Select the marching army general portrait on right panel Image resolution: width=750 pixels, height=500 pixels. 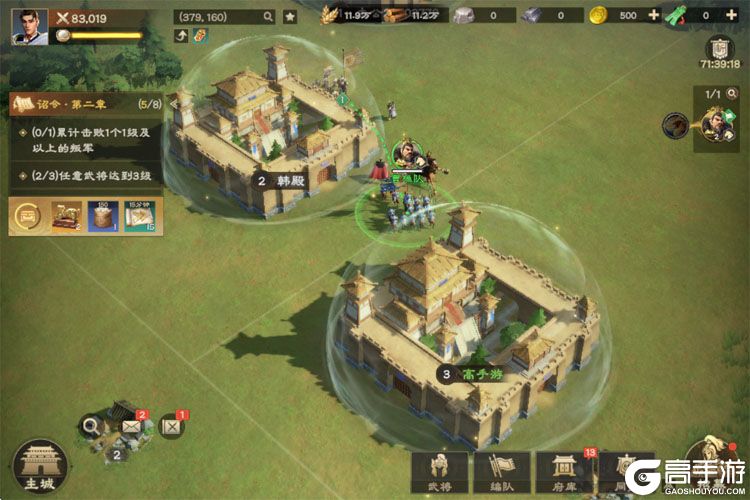pyautogui.click(x=715, y=127)
